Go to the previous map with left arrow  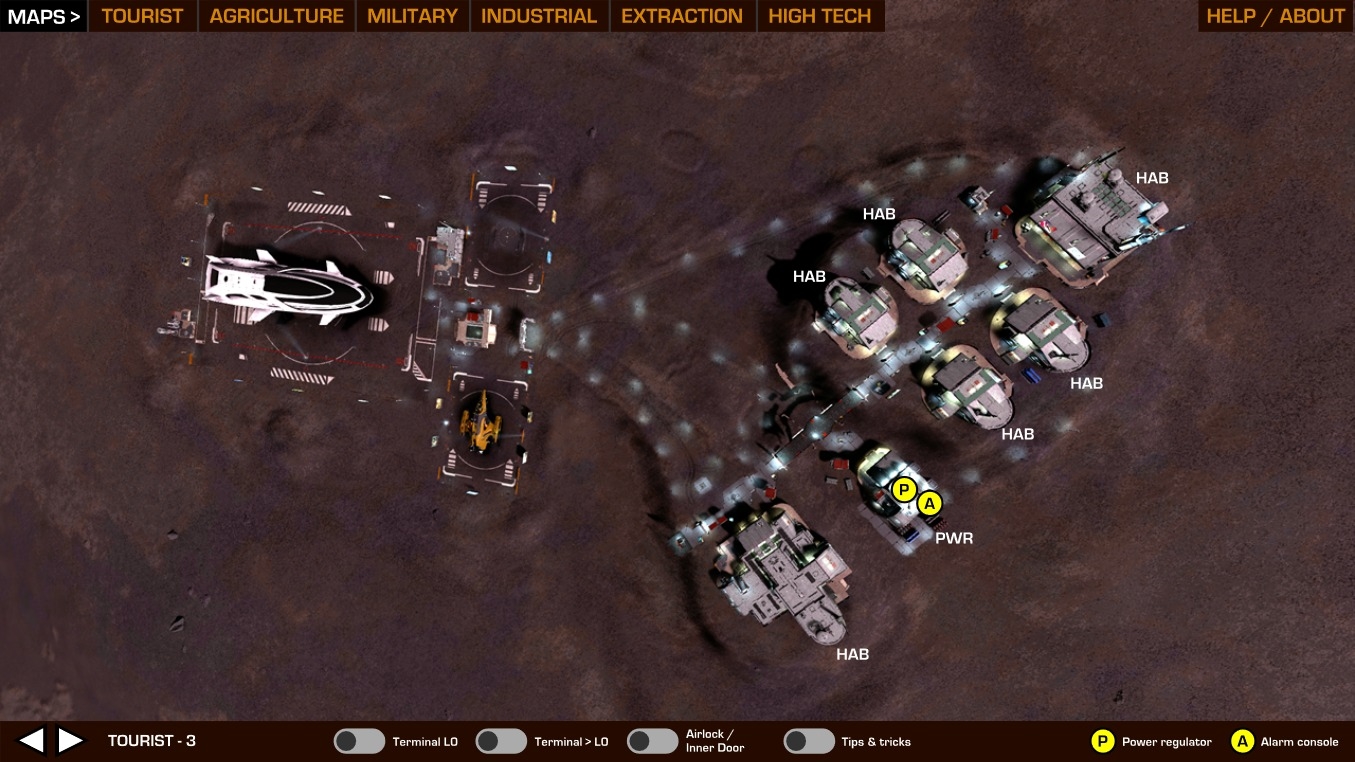[32, 741]
